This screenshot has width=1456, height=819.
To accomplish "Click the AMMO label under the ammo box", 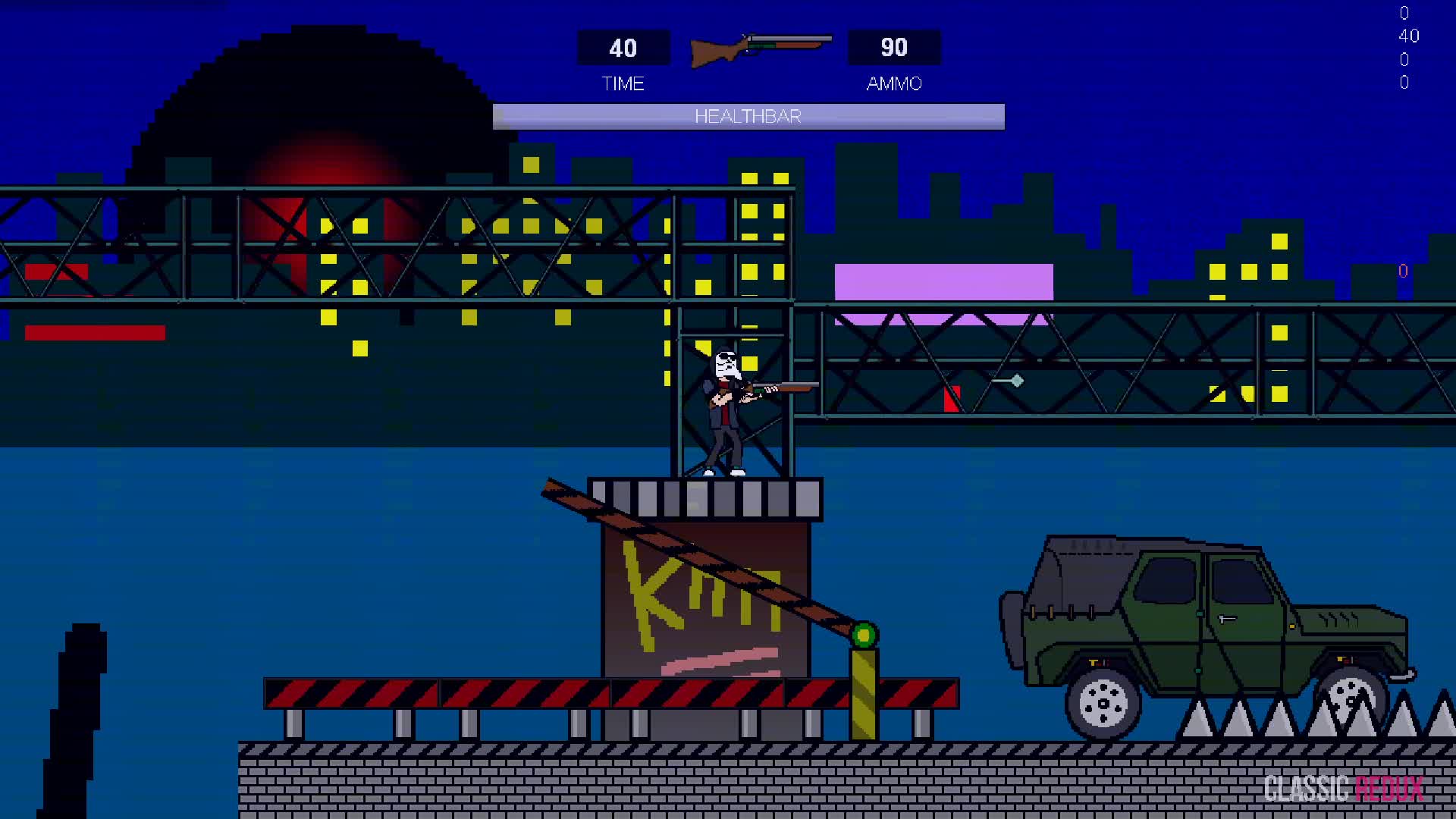I will 893,83.
